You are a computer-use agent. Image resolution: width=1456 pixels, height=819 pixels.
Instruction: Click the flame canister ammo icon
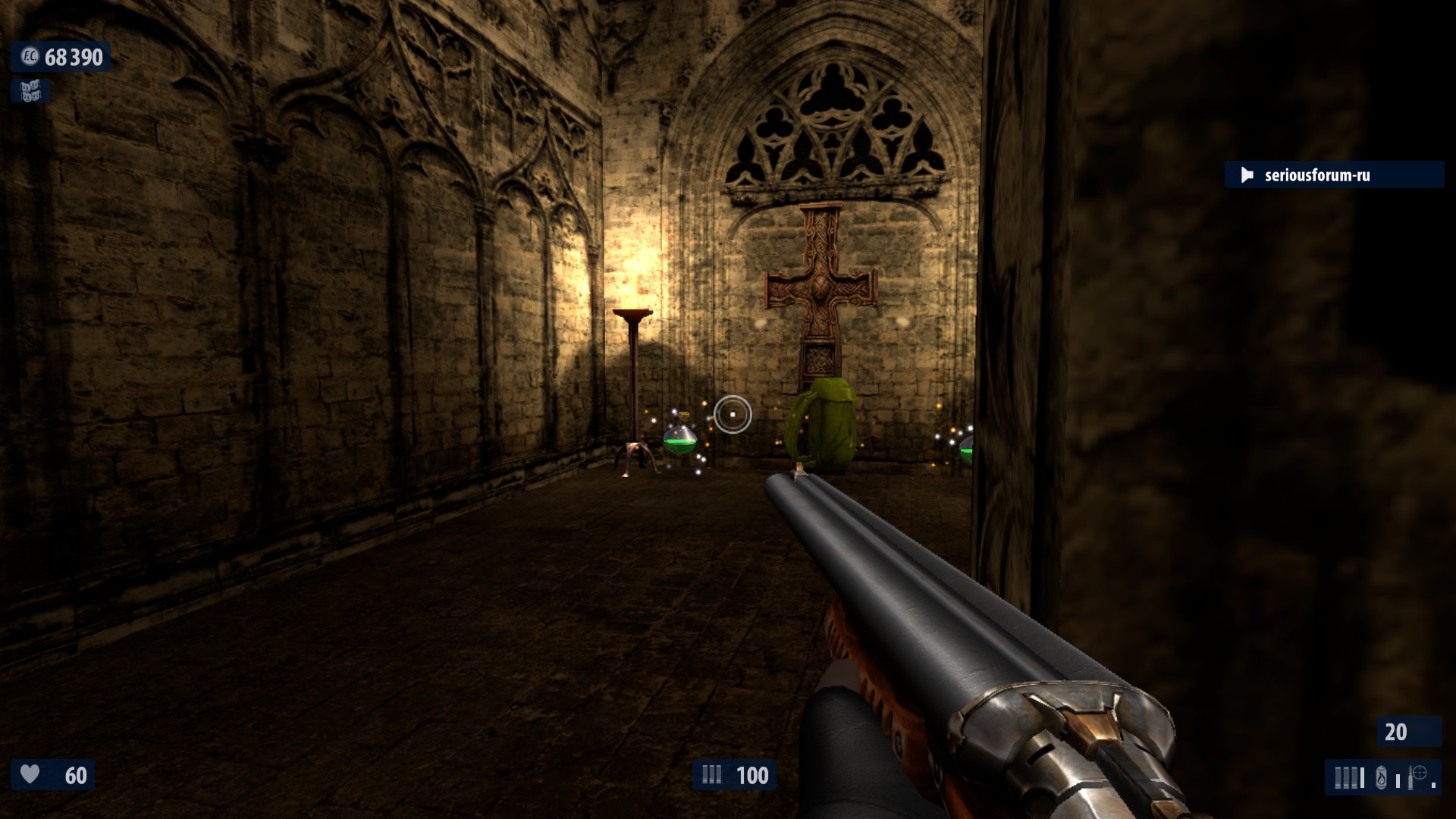pos(1382,778)
